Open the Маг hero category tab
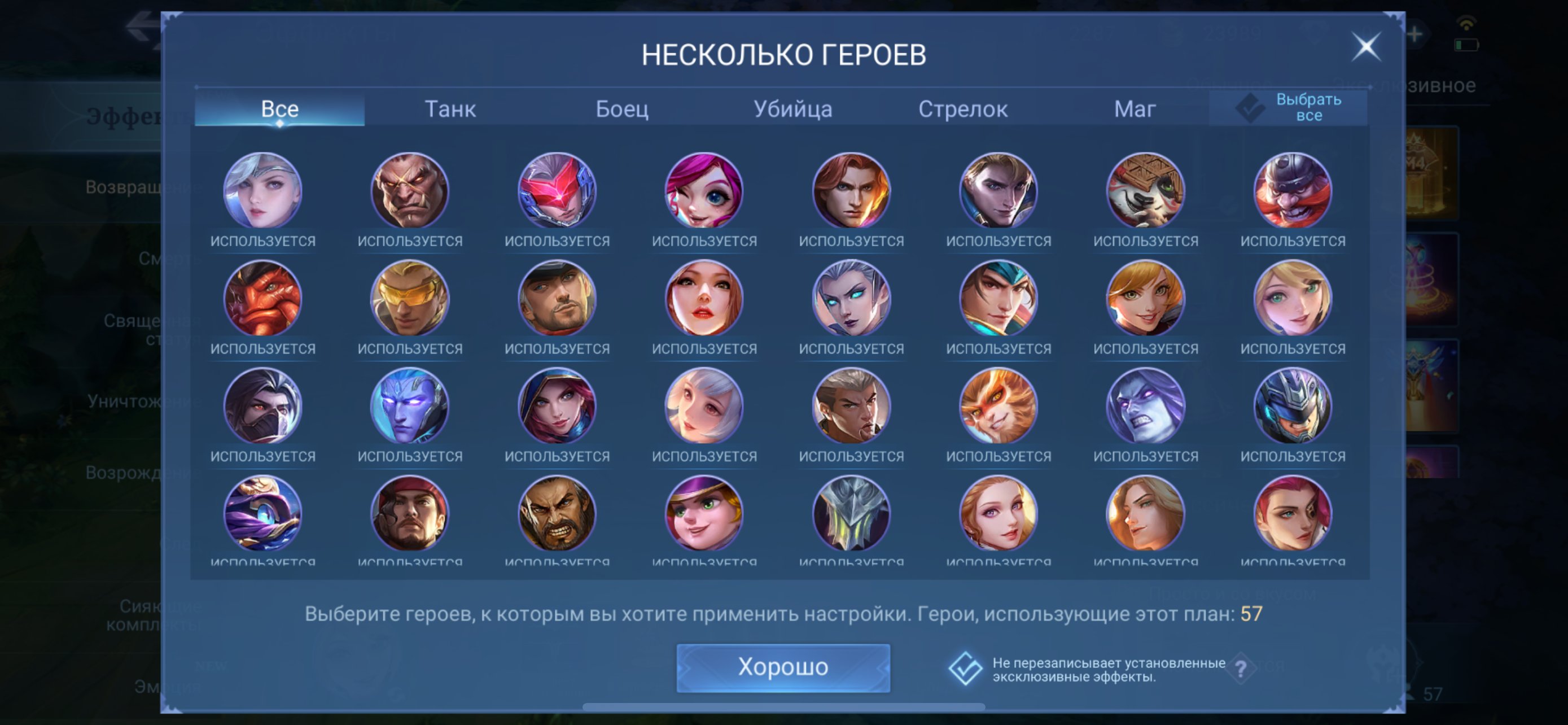Image resolution: width=1568 pixels, height=725 pixels. [x=1135, y=110]
